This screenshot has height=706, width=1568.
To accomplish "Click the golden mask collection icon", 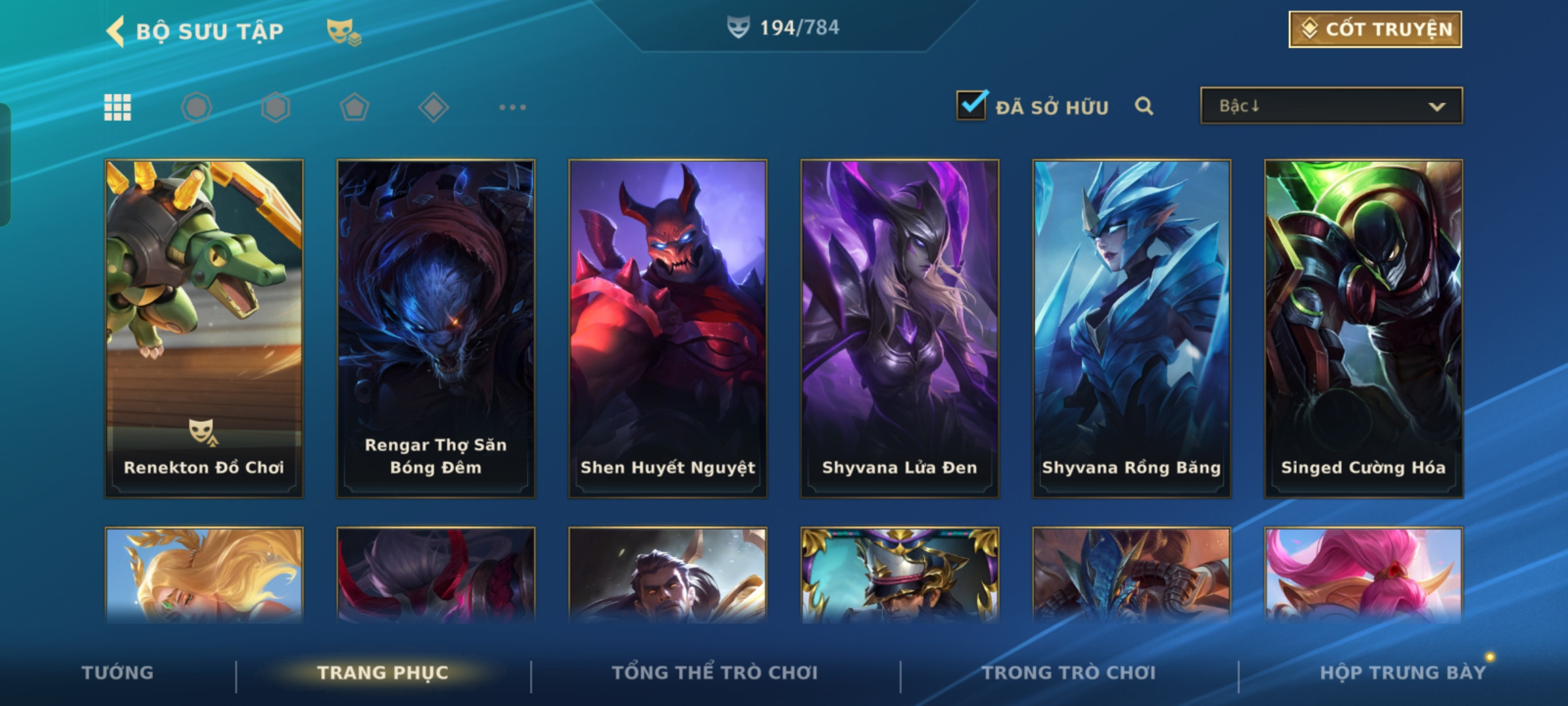I will point(343,31).
